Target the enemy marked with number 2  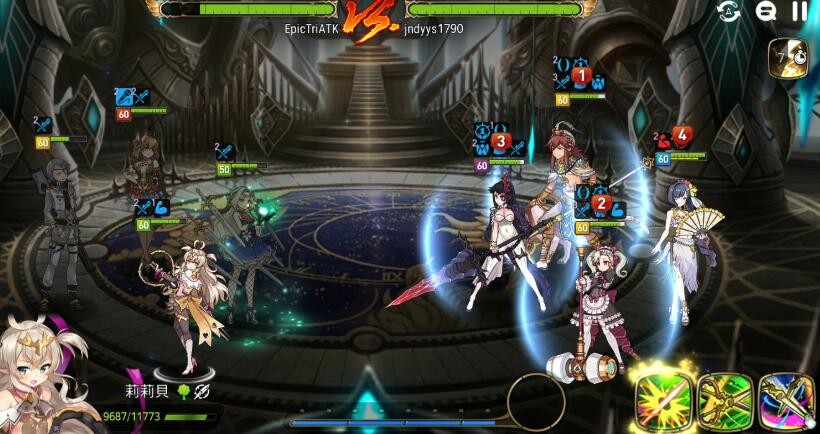coord(598,290)
